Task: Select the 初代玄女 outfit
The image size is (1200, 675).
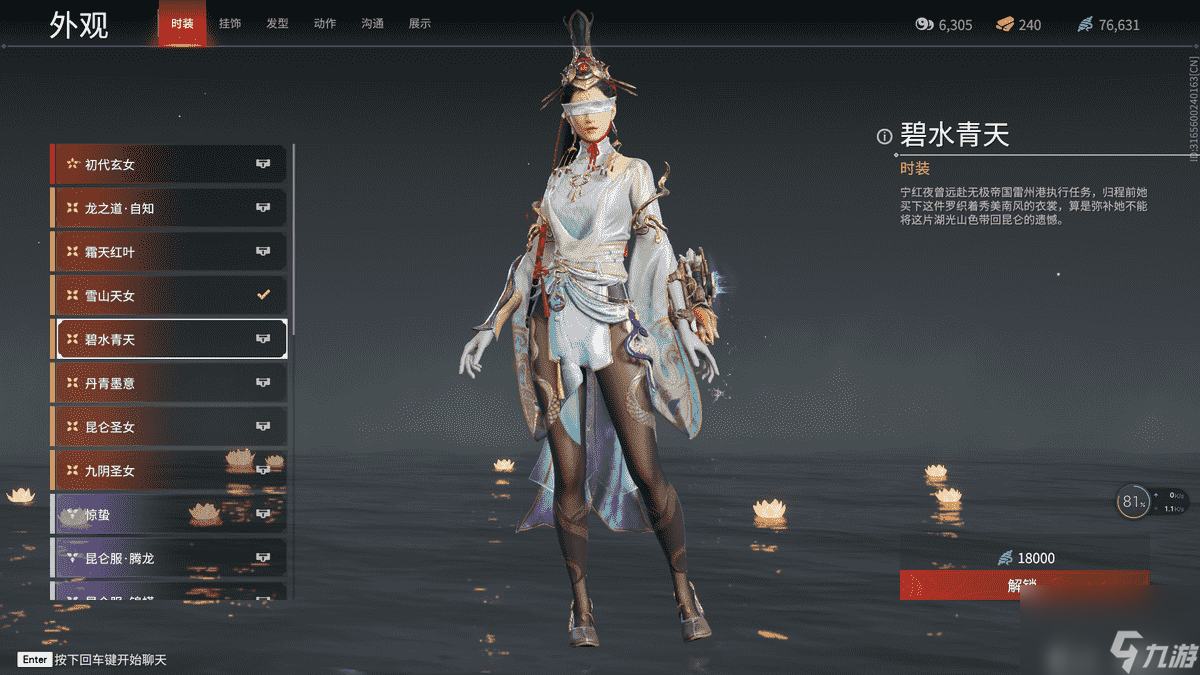Action: (x=169, y=164)
